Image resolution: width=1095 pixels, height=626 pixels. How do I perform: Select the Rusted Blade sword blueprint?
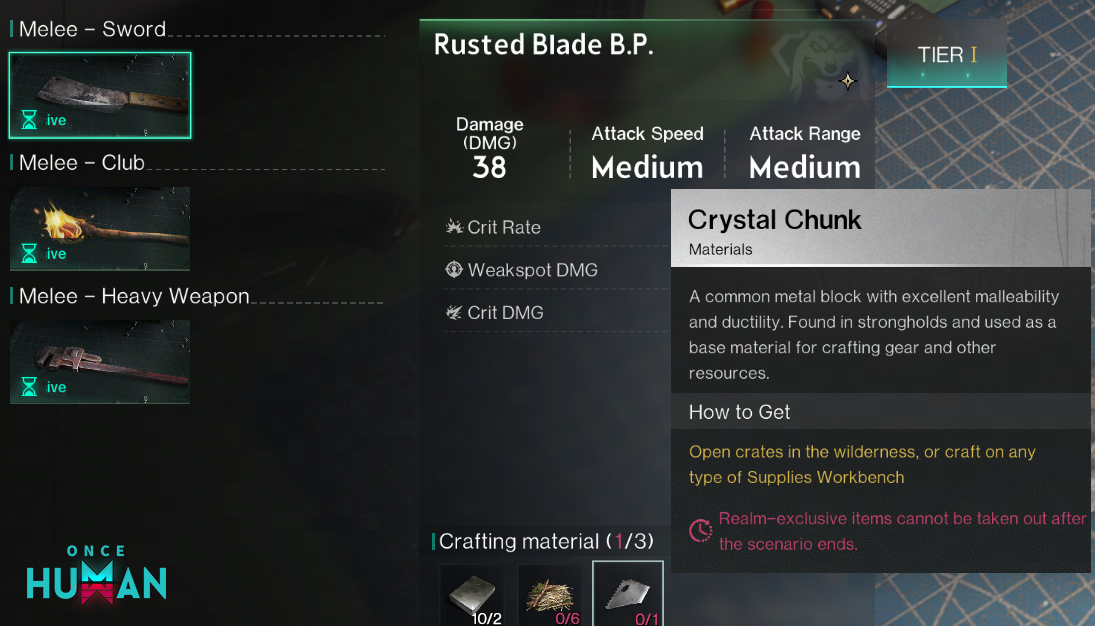pyautogui.click(x=100, y=95)
